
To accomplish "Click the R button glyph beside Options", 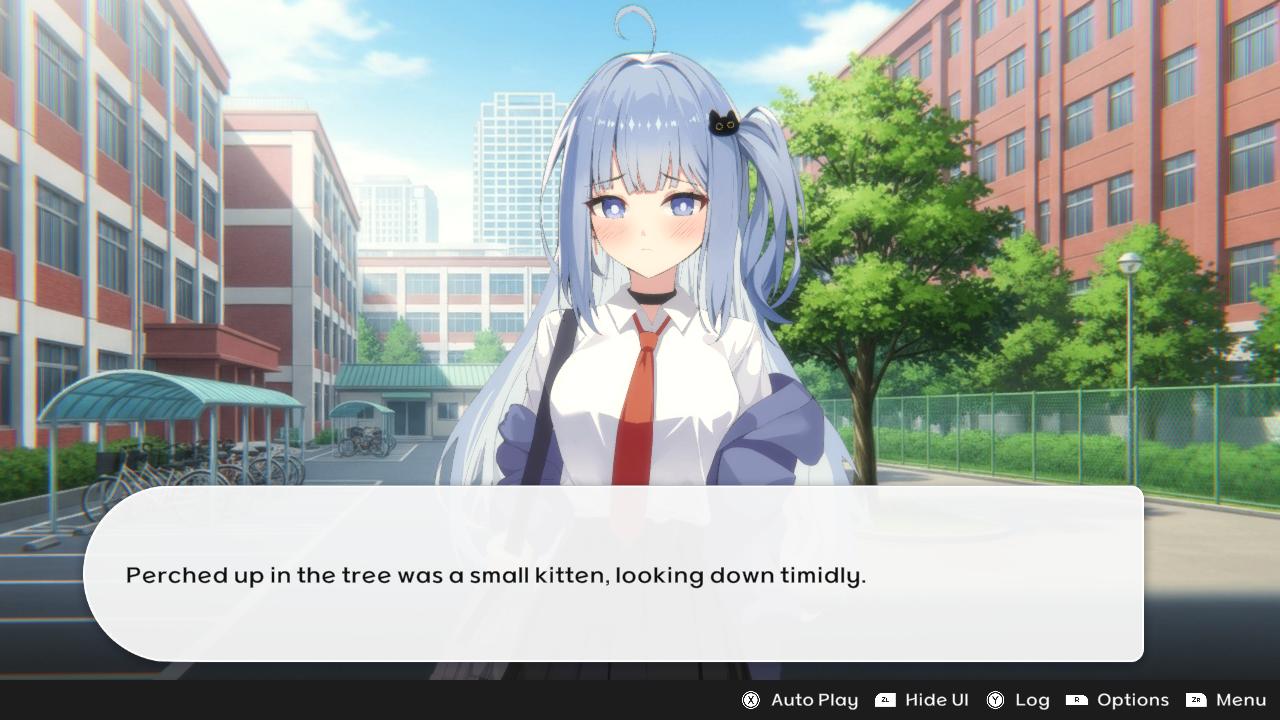I will [1075, 700].
